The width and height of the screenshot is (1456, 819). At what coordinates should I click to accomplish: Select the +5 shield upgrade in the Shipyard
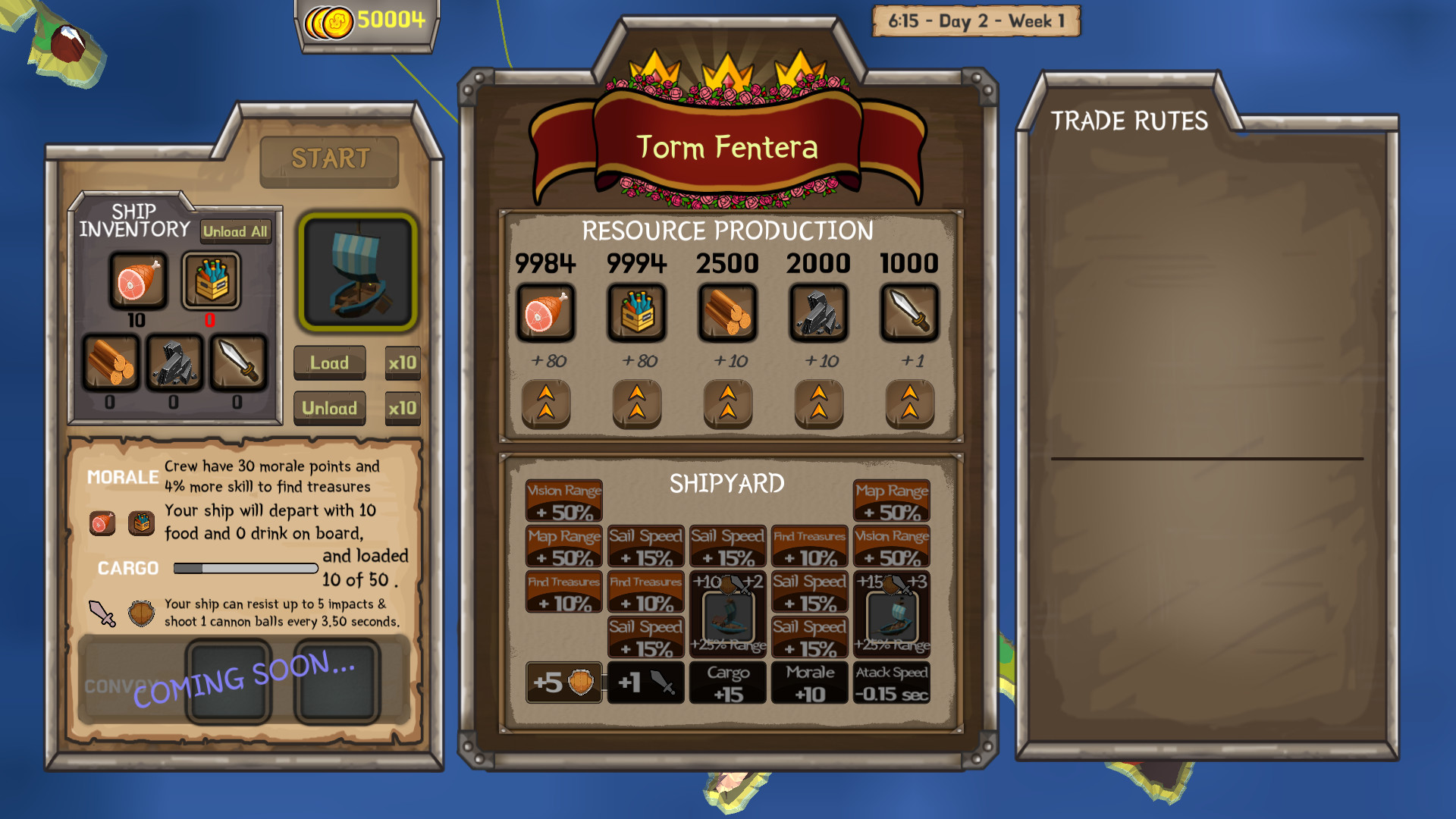click(564, 682)
